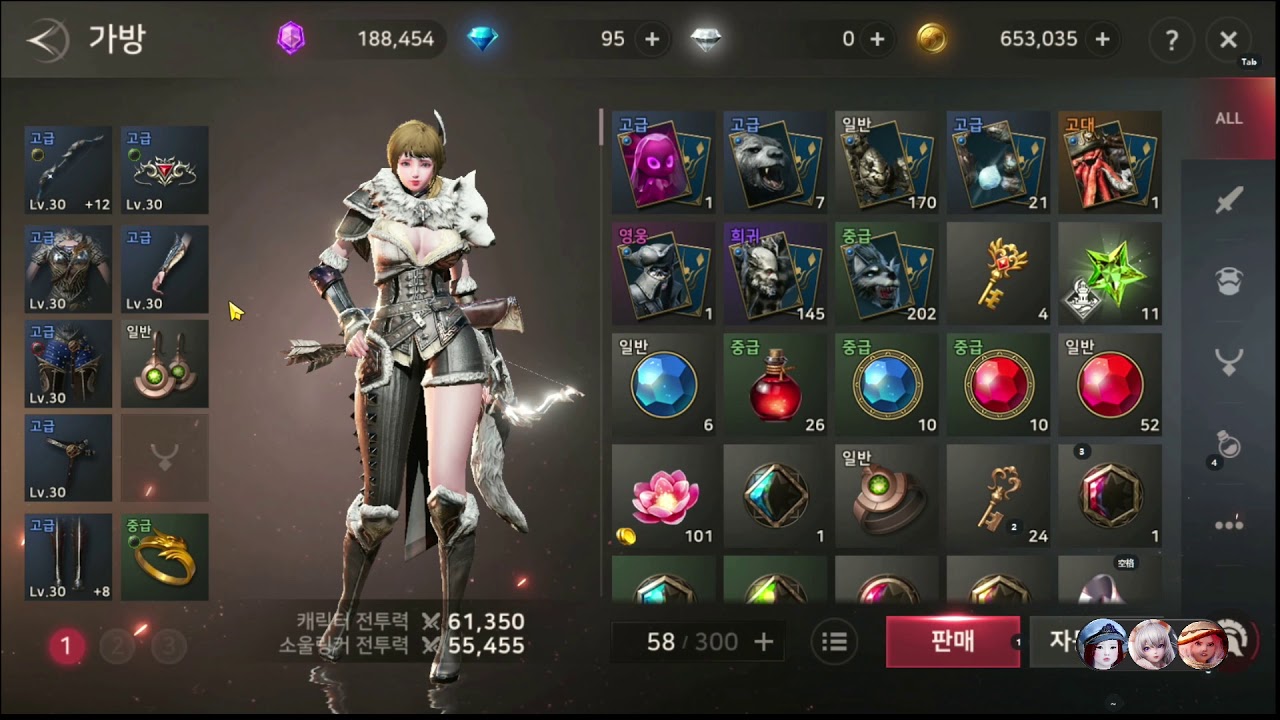Open the list view sort button
Screen dimensions: 1280x720
coord(834,642)
